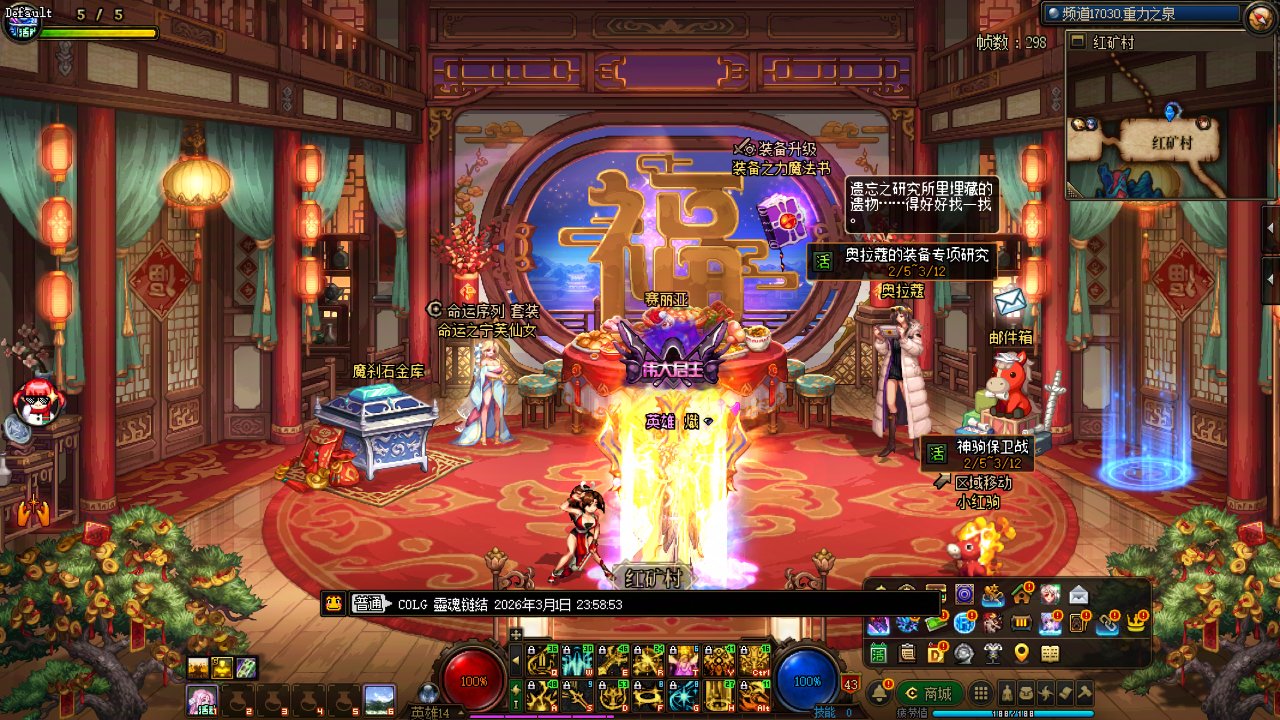This screenshot has width=1280, height=720.
Task: Click the chain link icon
Action: (1107, 623)
